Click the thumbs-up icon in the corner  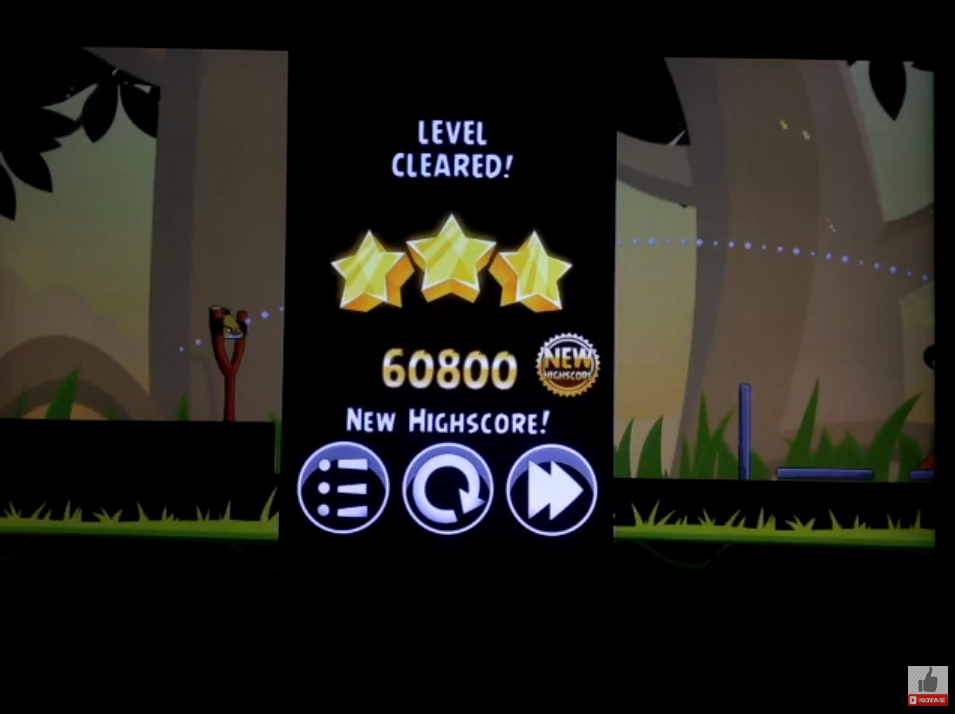pos(927,682)
